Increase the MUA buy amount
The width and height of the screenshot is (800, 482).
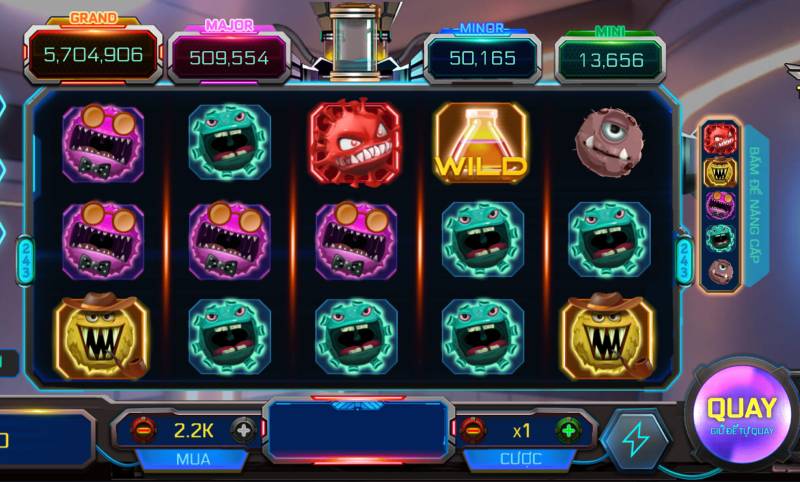click(243, 430)
